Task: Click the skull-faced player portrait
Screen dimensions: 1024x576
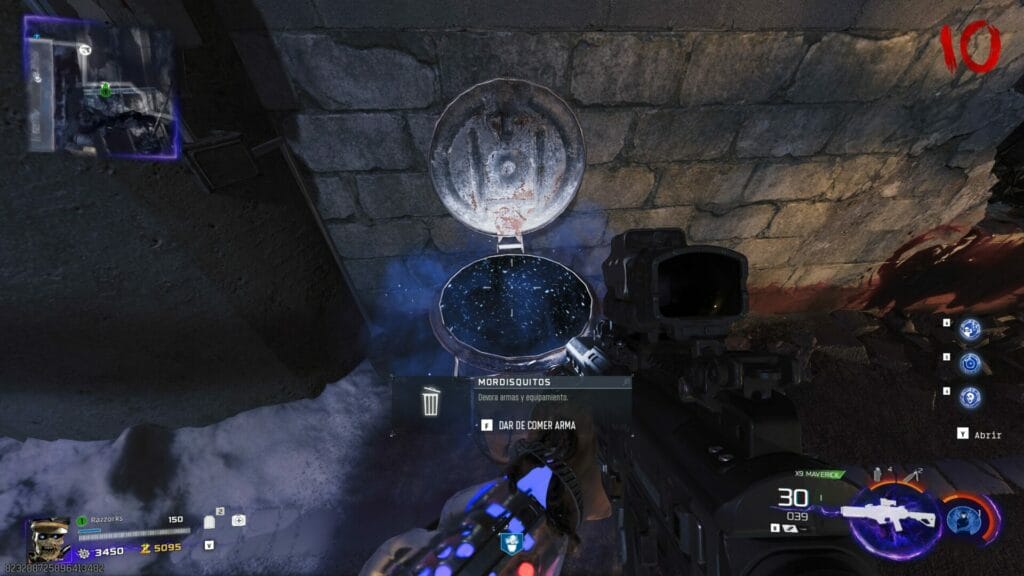Action: click(x=49, y=540)
